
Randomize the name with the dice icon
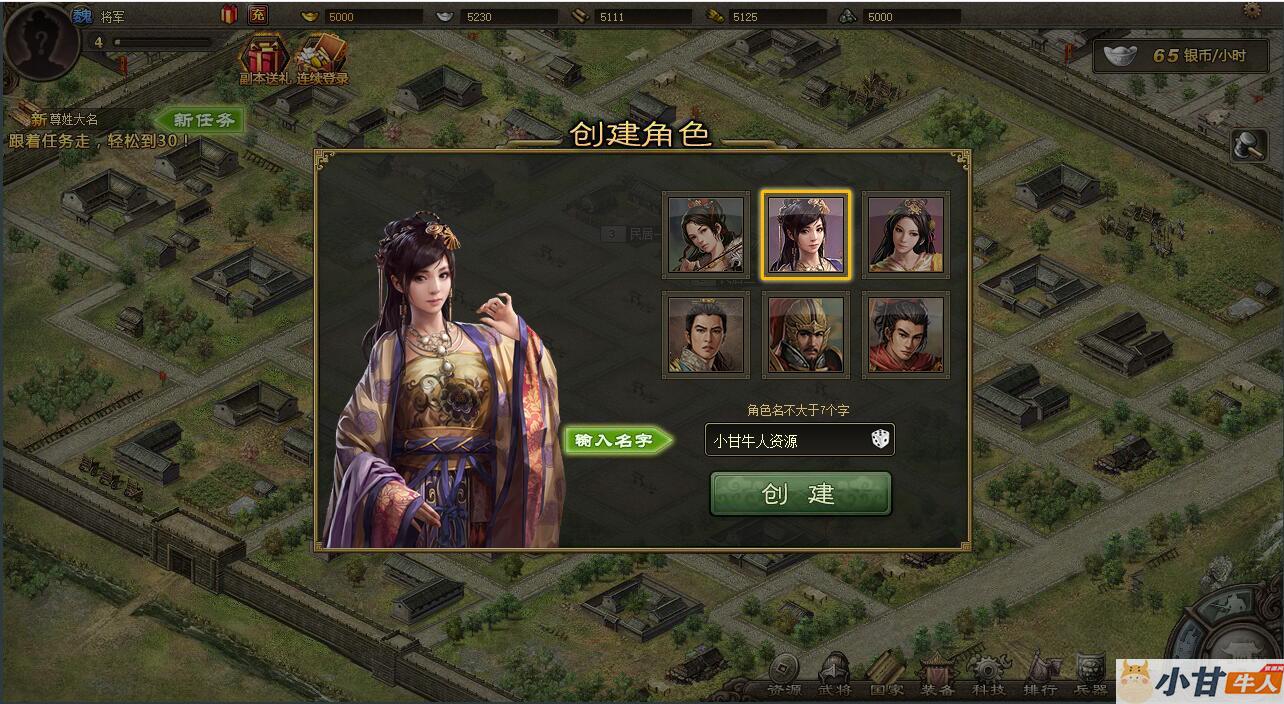click(x=880, y=439)
